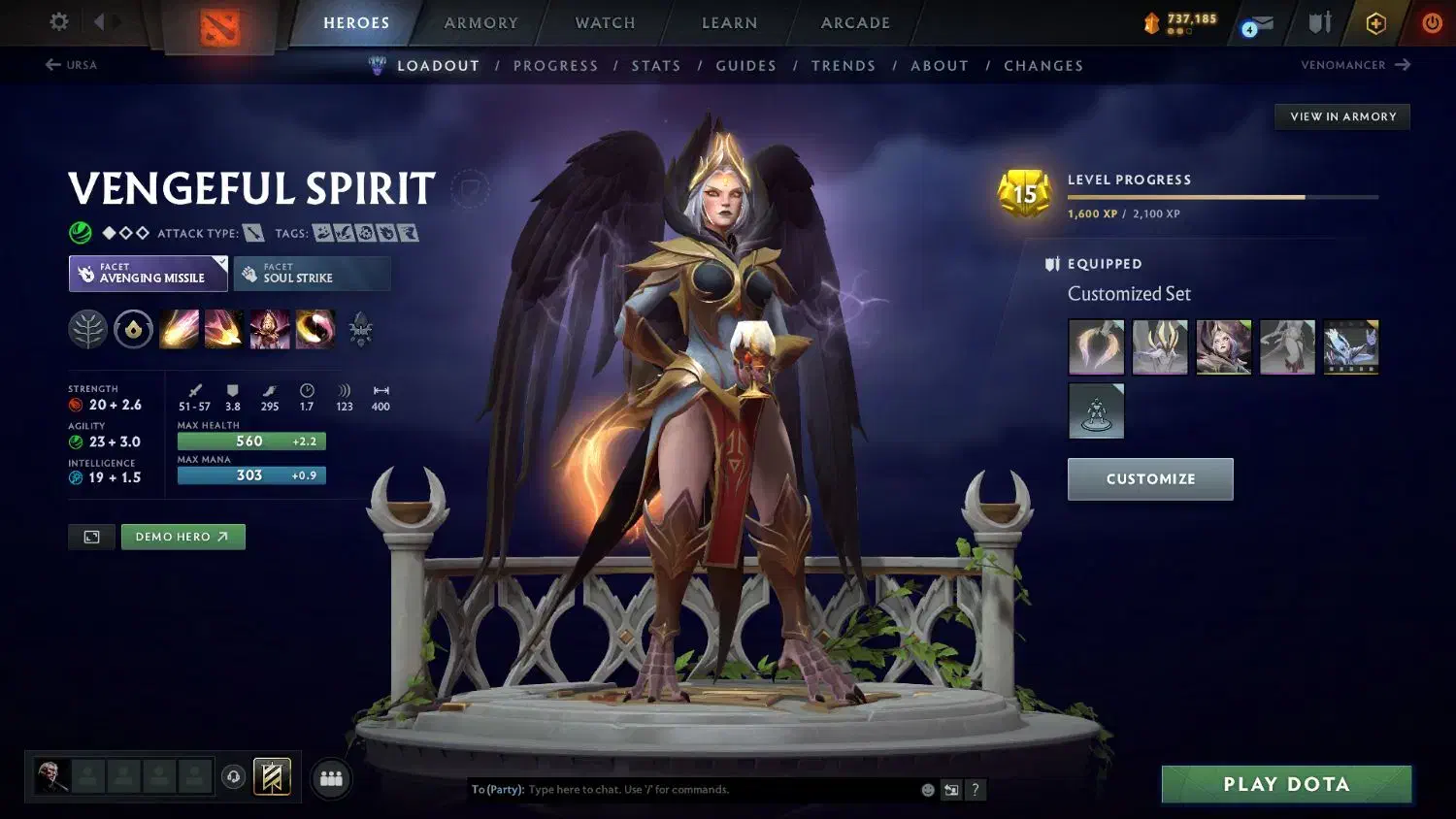Select the Soul Strike facet

tap(312, 273)
